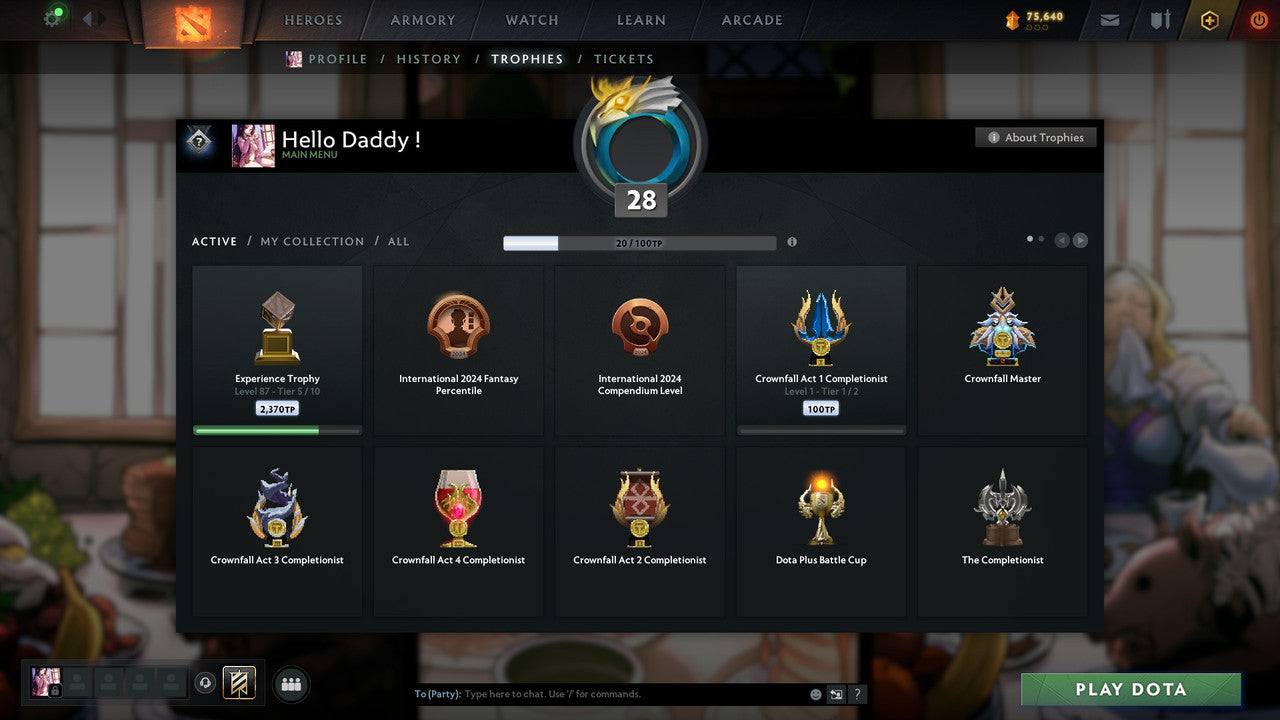Click the Dota Plus hexagon icon
Image resolution: width=1280 pixels, height=720 pixels.
coord(1209,20)
